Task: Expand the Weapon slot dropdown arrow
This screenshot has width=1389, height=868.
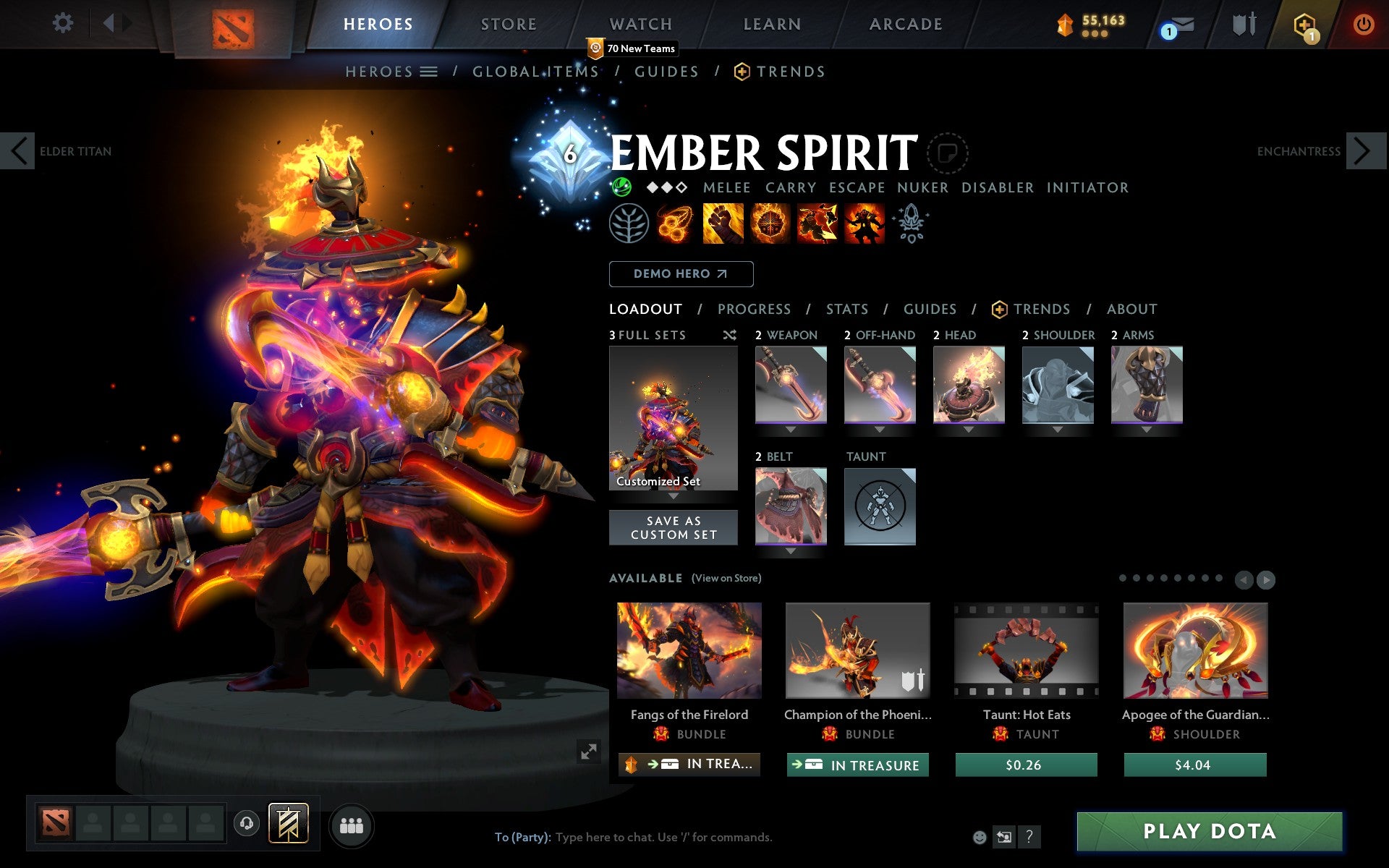Action: 790,428
